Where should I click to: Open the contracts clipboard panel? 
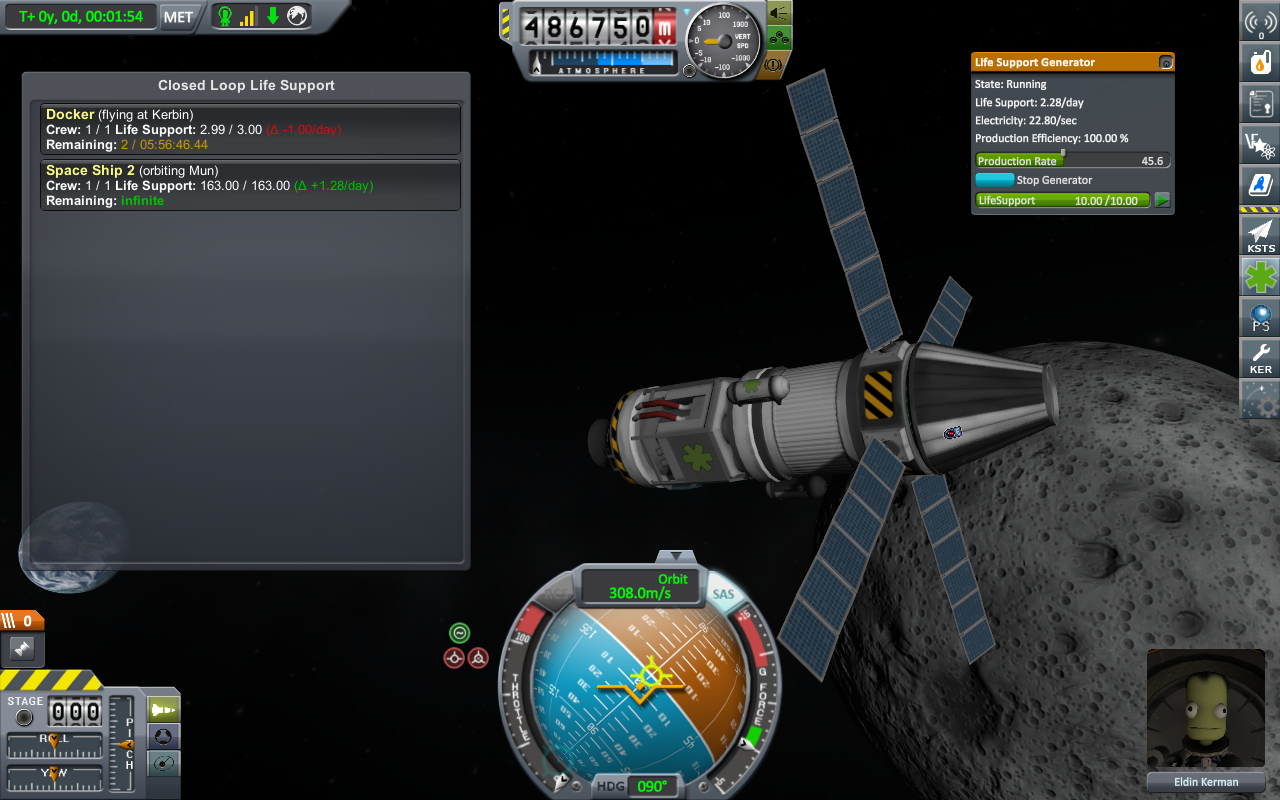click(x=1260, y=103)
